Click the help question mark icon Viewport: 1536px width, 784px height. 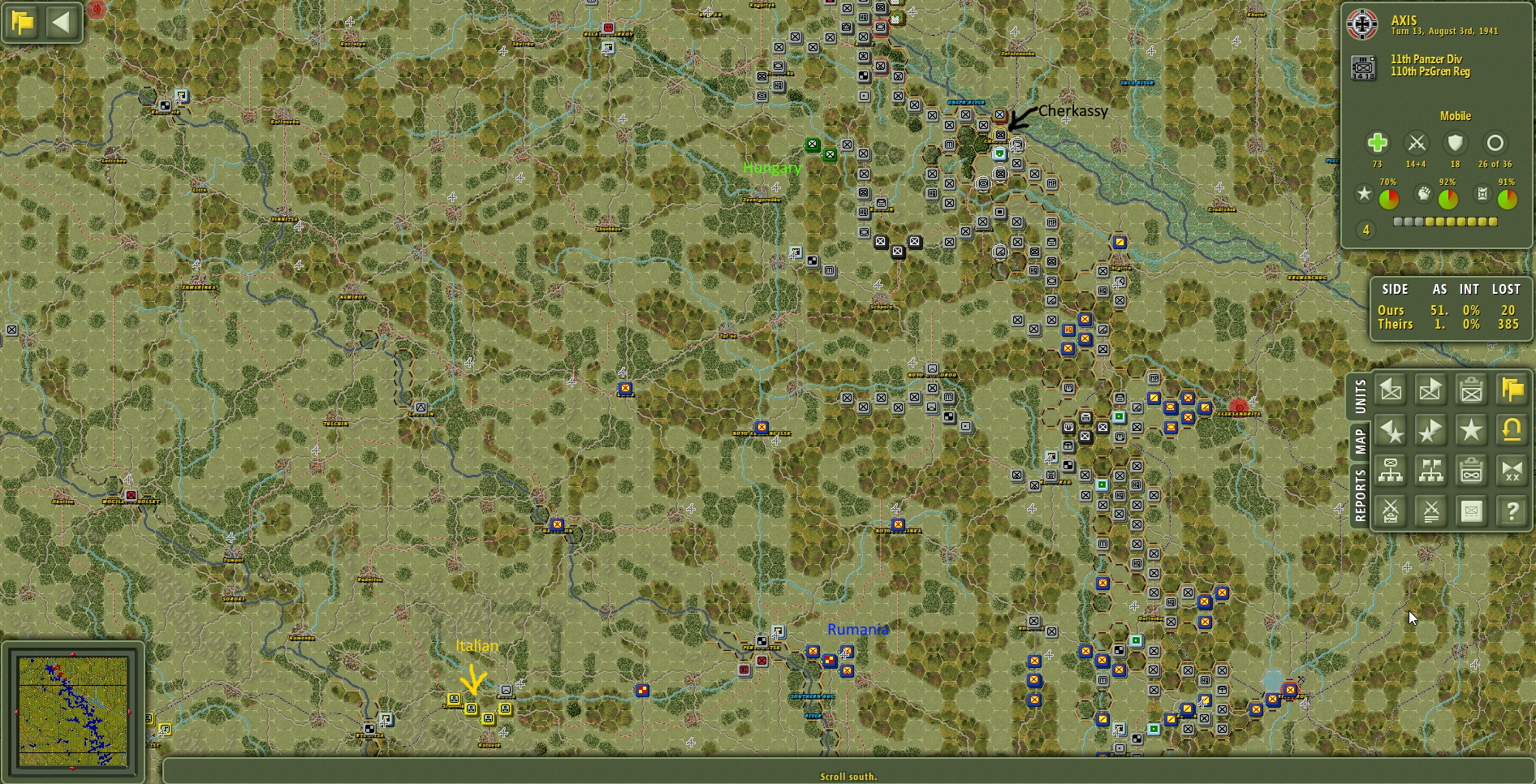coord(1512,511)
